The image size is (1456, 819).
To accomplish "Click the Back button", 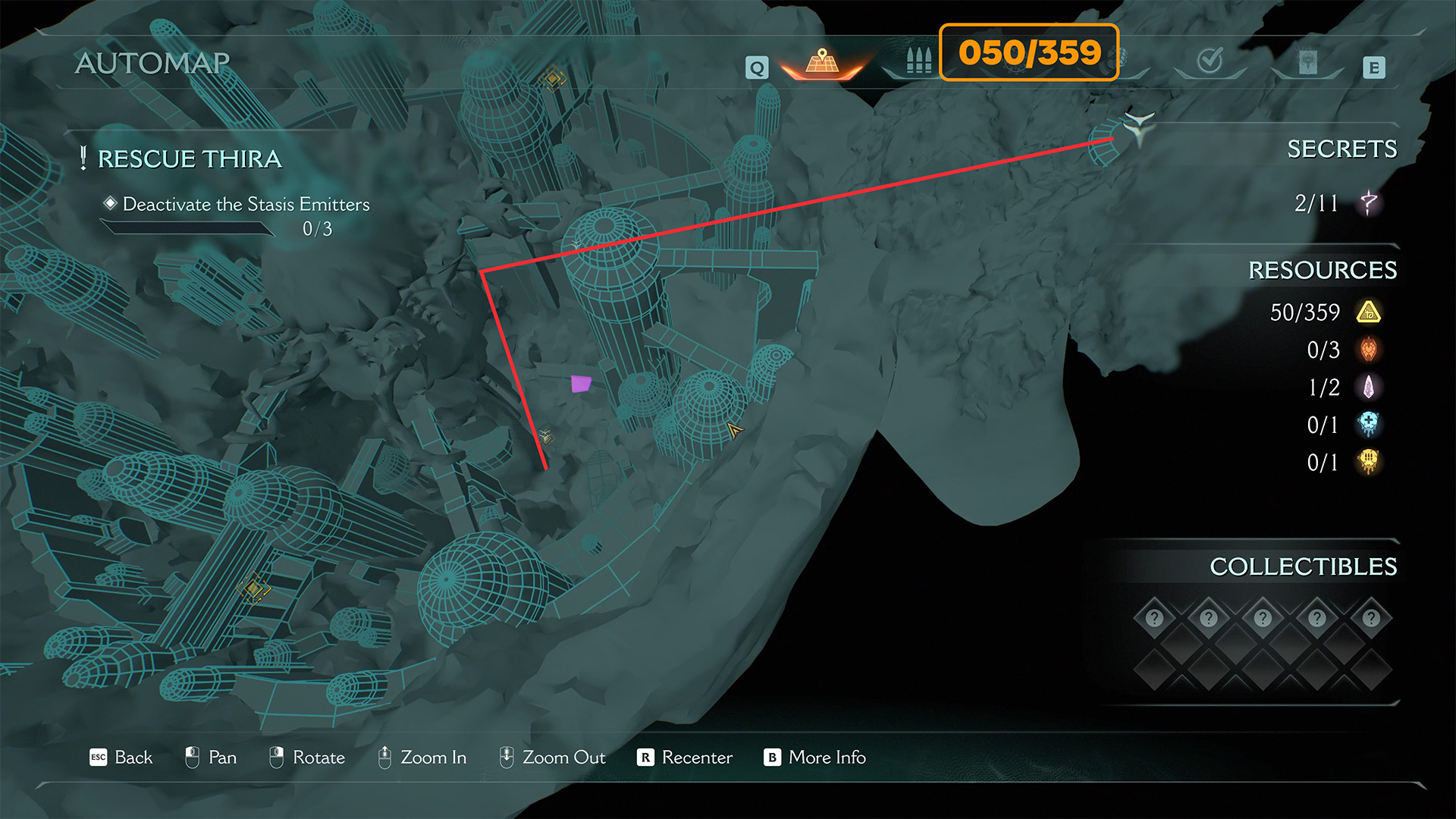I will pyautogui.click(x=121, y=758).
